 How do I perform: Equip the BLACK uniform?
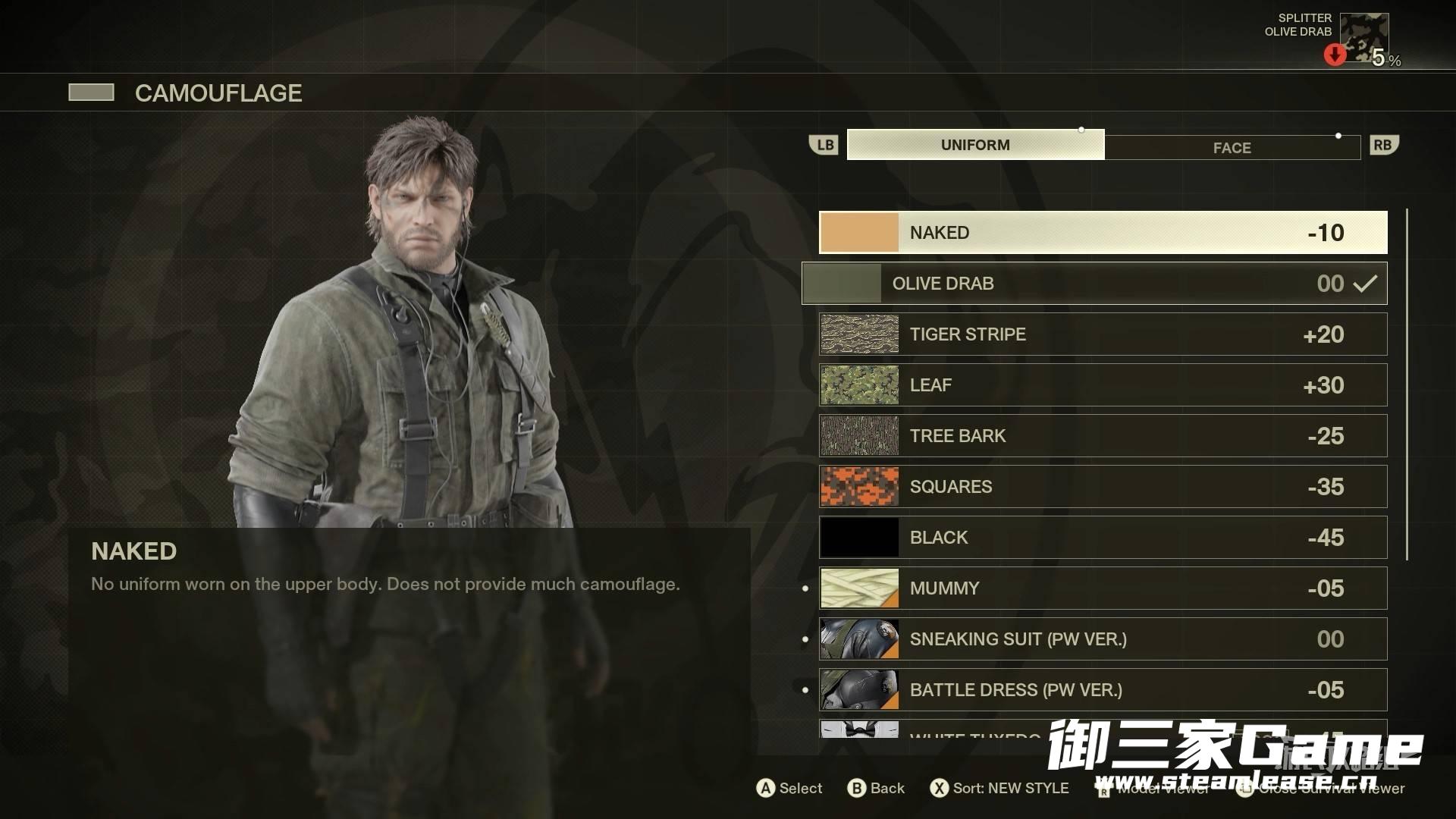click(x=1103, y=538)
